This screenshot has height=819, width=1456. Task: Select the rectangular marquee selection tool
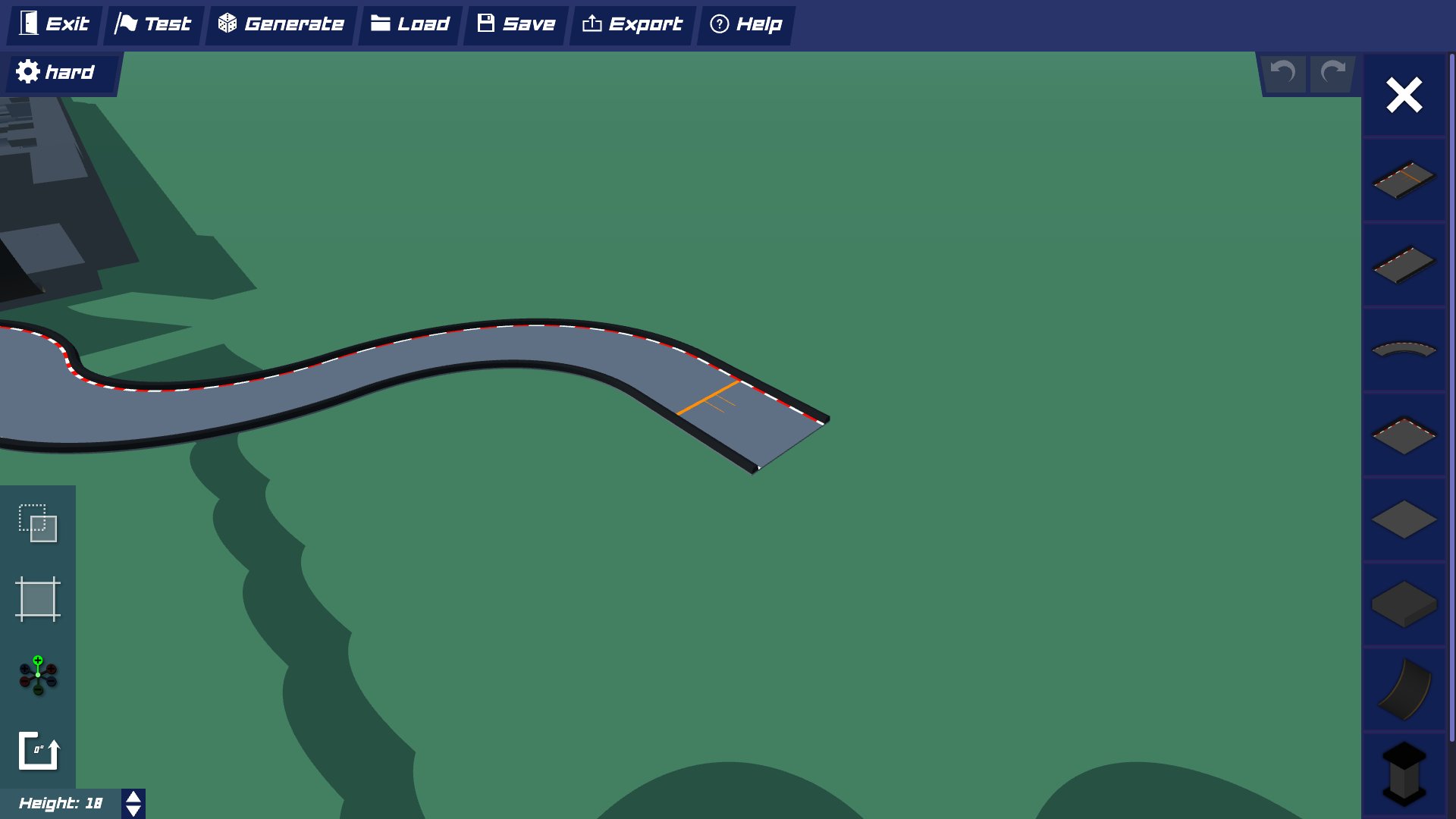(x=37, y=523)
